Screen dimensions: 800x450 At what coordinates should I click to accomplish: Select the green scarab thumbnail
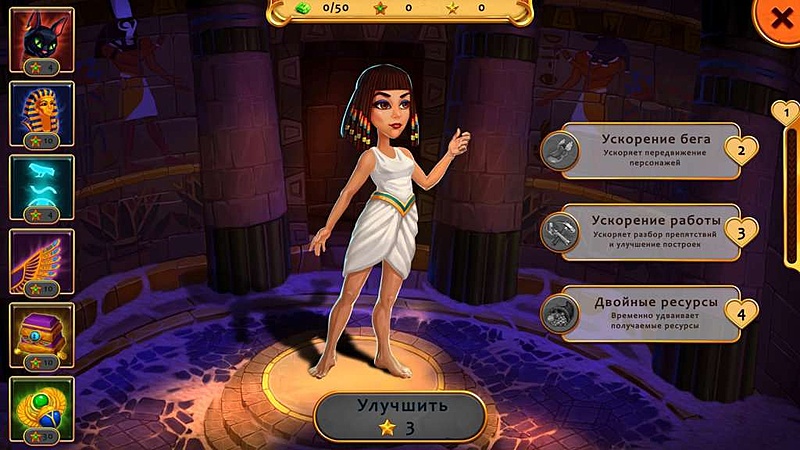41,409
